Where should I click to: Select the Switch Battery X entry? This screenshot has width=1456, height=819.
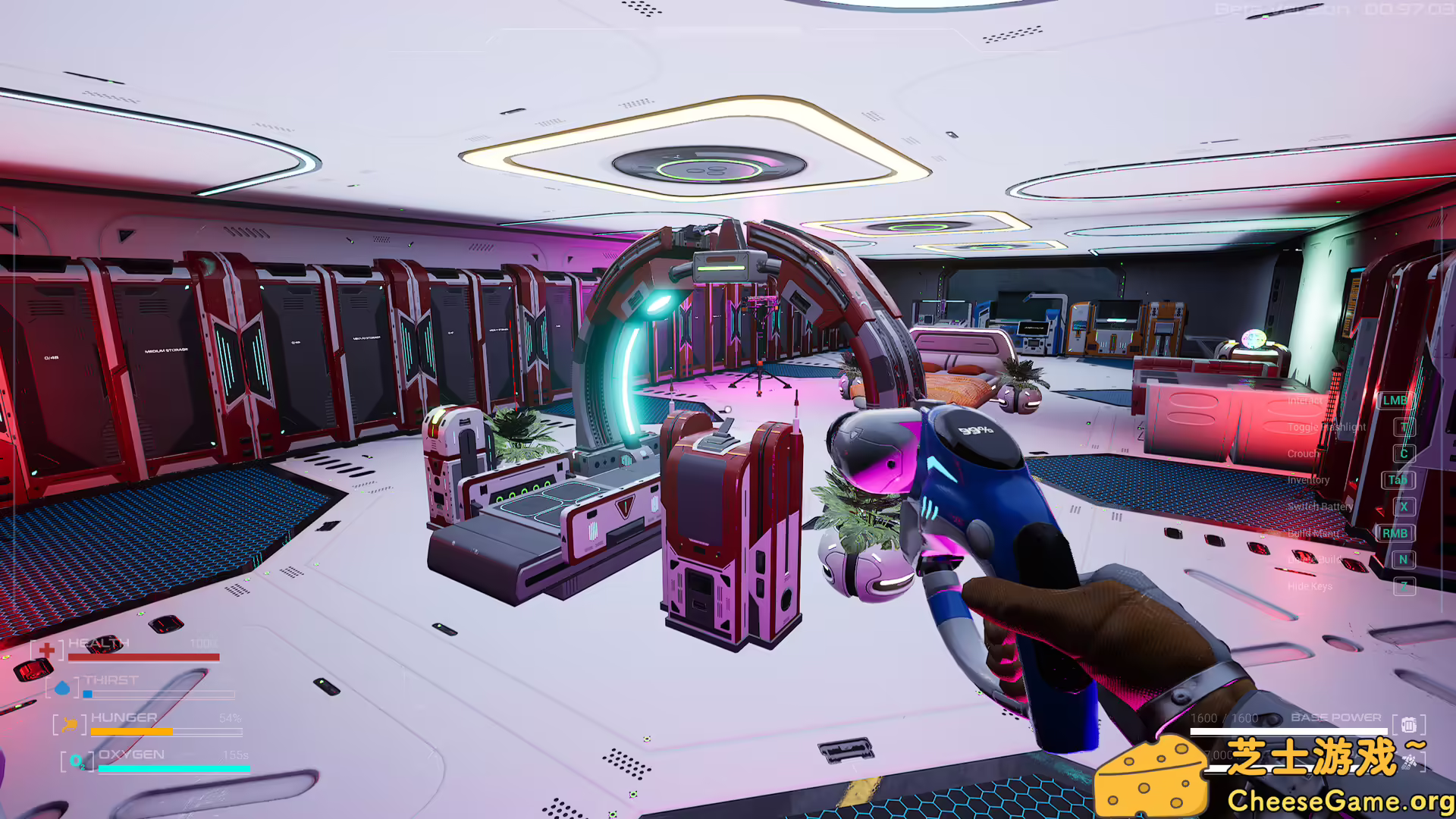point(1404,507)
